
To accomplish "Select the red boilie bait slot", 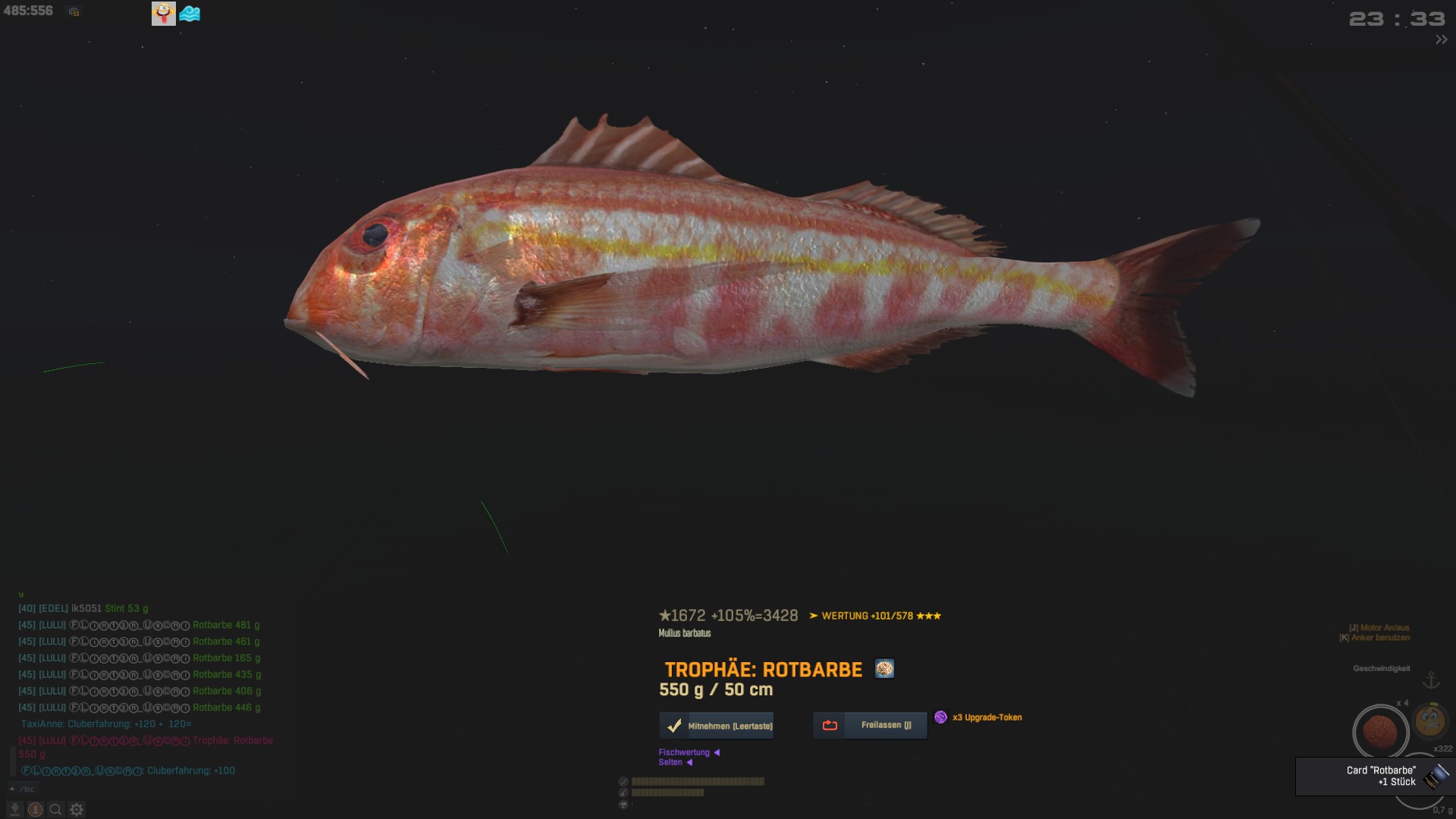I will 1380,732.
